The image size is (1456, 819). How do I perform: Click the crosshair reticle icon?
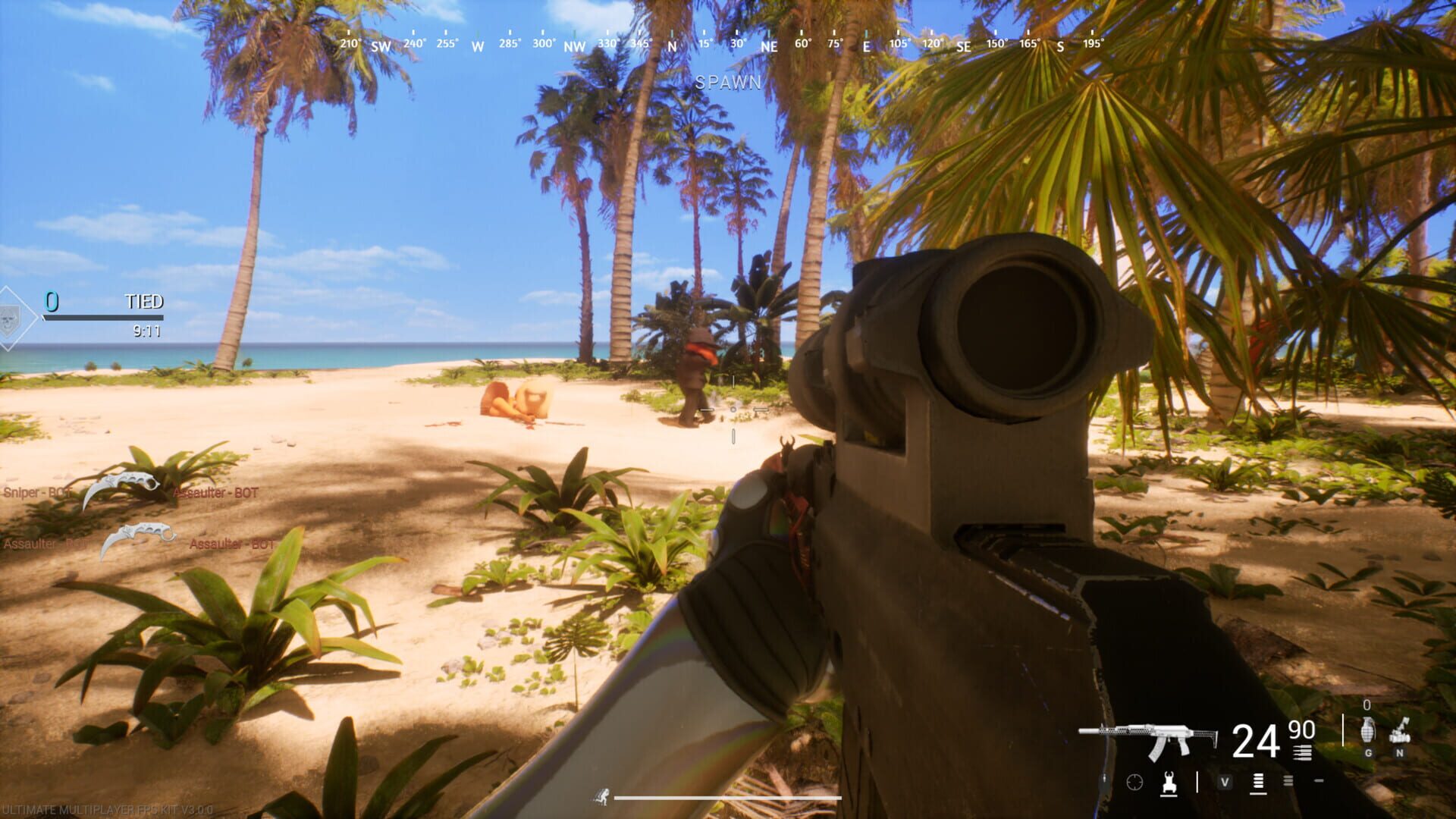pyautogui.click(x=1134, y=782)
